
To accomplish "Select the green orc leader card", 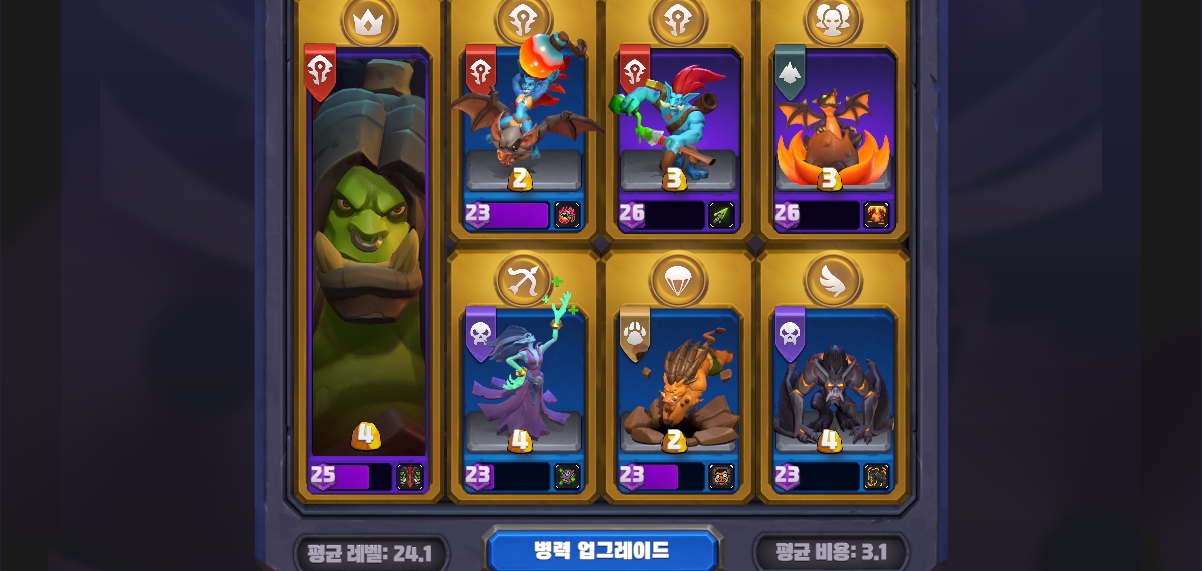I will click(x=368, y=260).
